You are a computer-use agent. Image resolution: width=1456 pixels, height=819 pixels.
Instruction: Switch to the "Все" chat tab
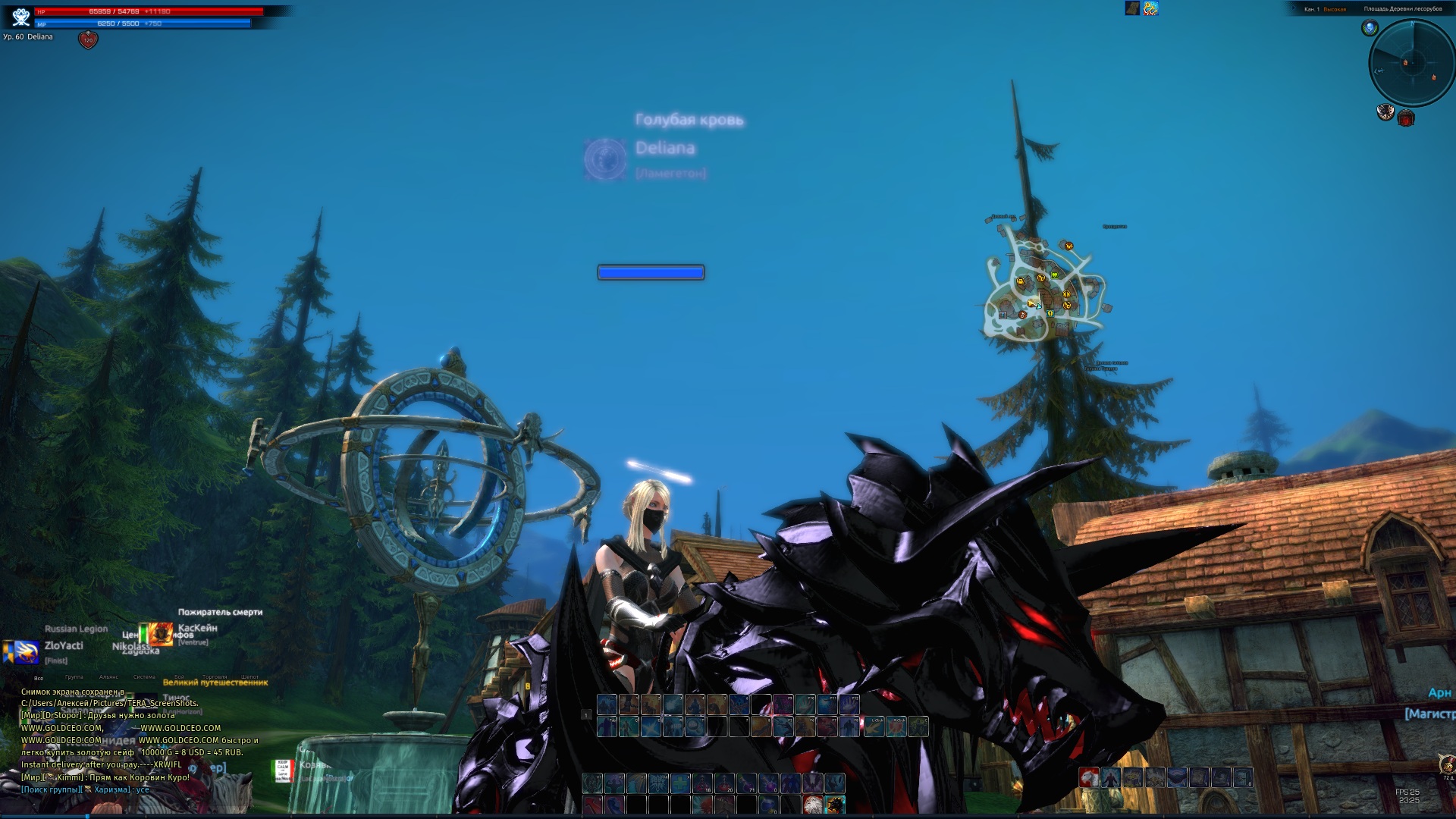(x=39, y=678)
